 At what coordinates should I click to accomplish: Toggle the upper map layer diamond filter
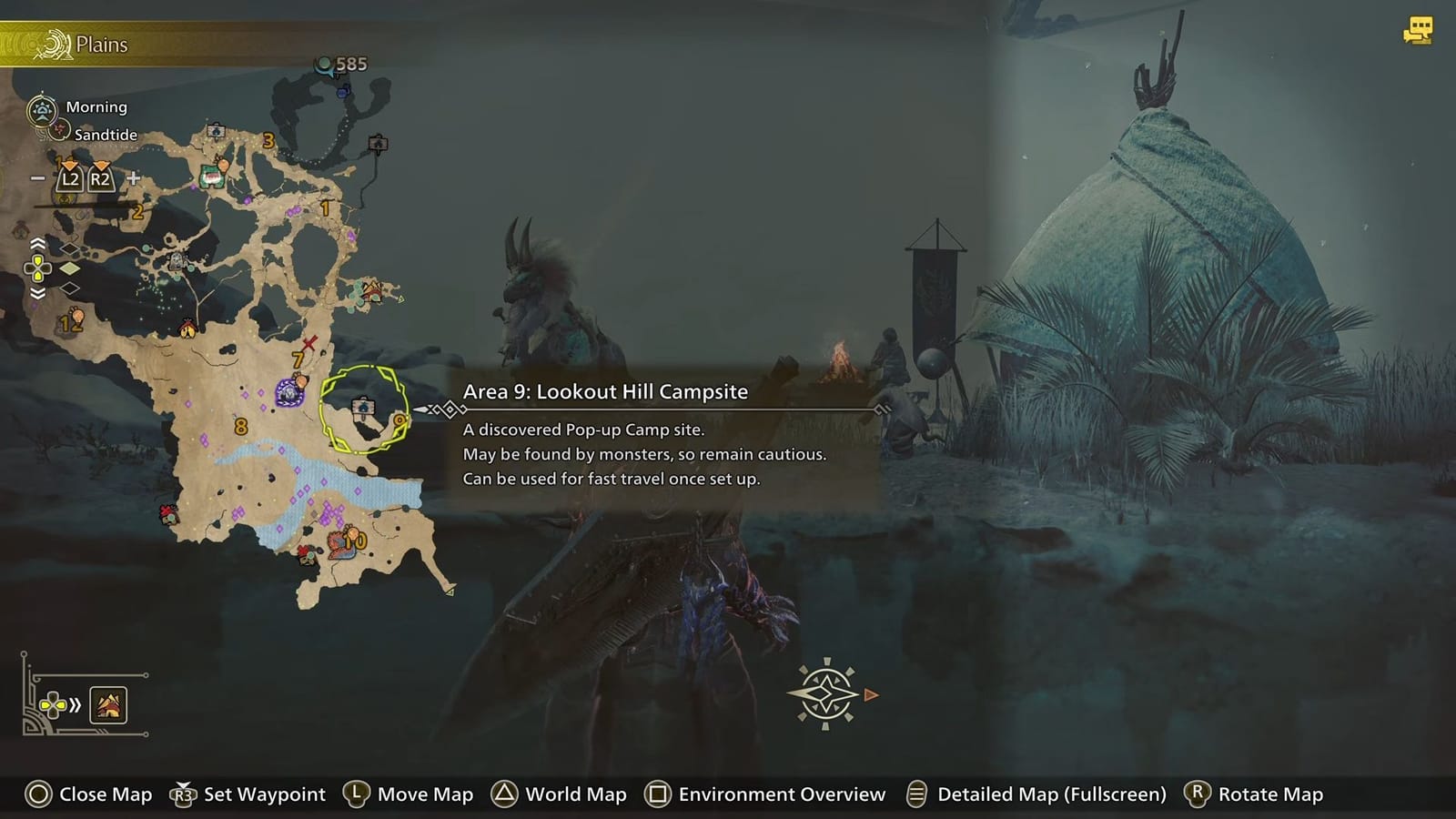(69, 250)
